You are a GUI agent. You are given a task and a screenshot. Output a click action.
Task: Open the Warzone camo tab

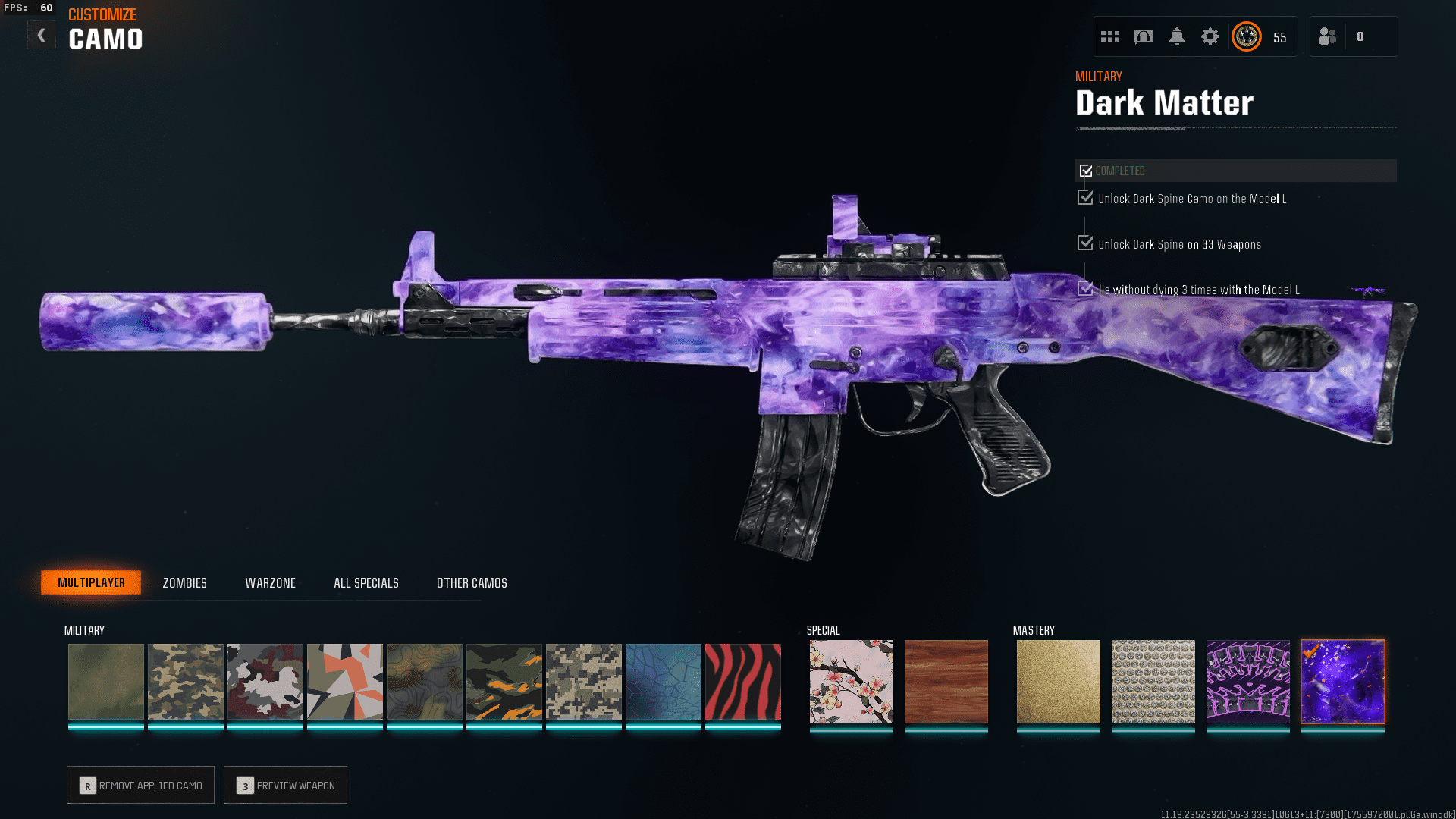pyautogui.click(x=270, y=582)
